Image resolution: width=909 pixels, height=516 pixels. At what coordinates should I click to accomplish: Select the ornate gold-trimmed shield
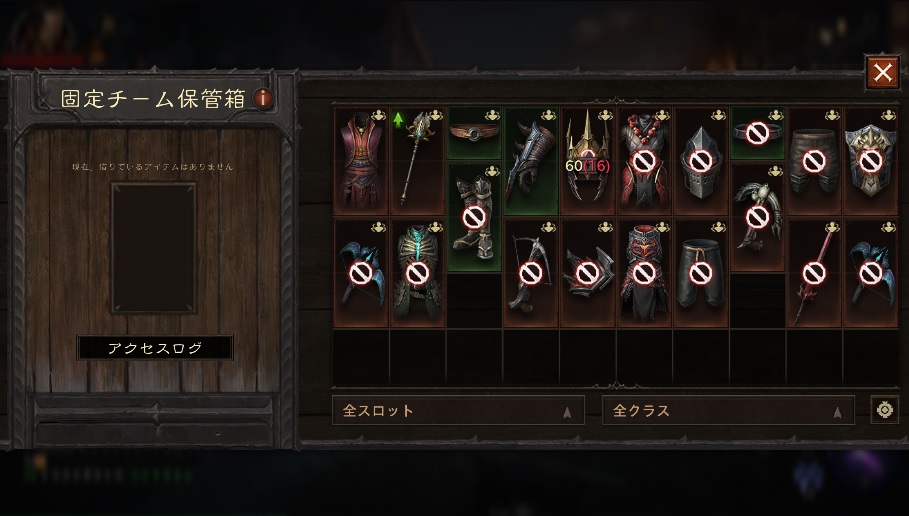click(x=870, y=160)
